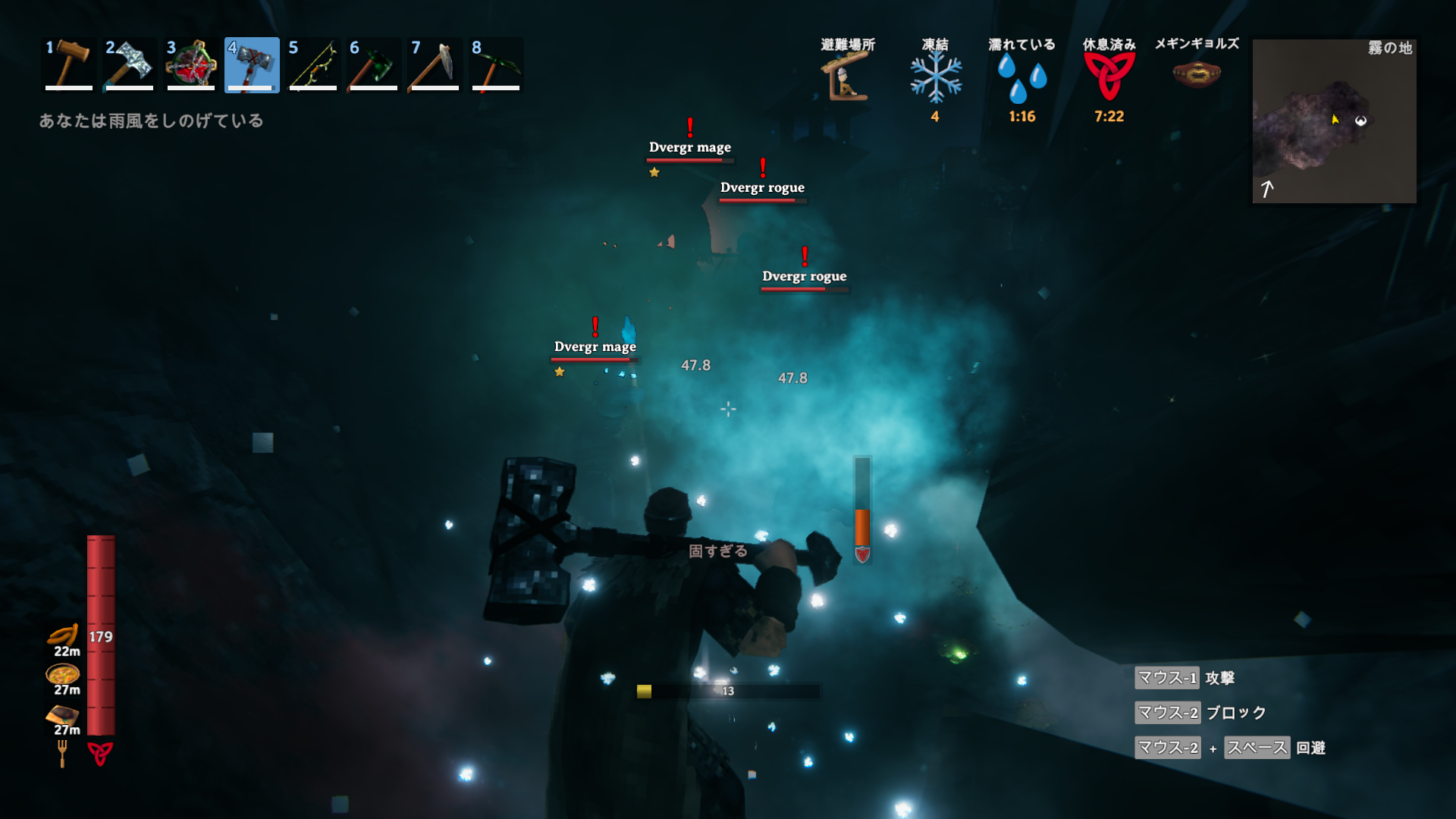Click the stew bowl food icon
1456x819 pixels.
click(x=63, y=673)
